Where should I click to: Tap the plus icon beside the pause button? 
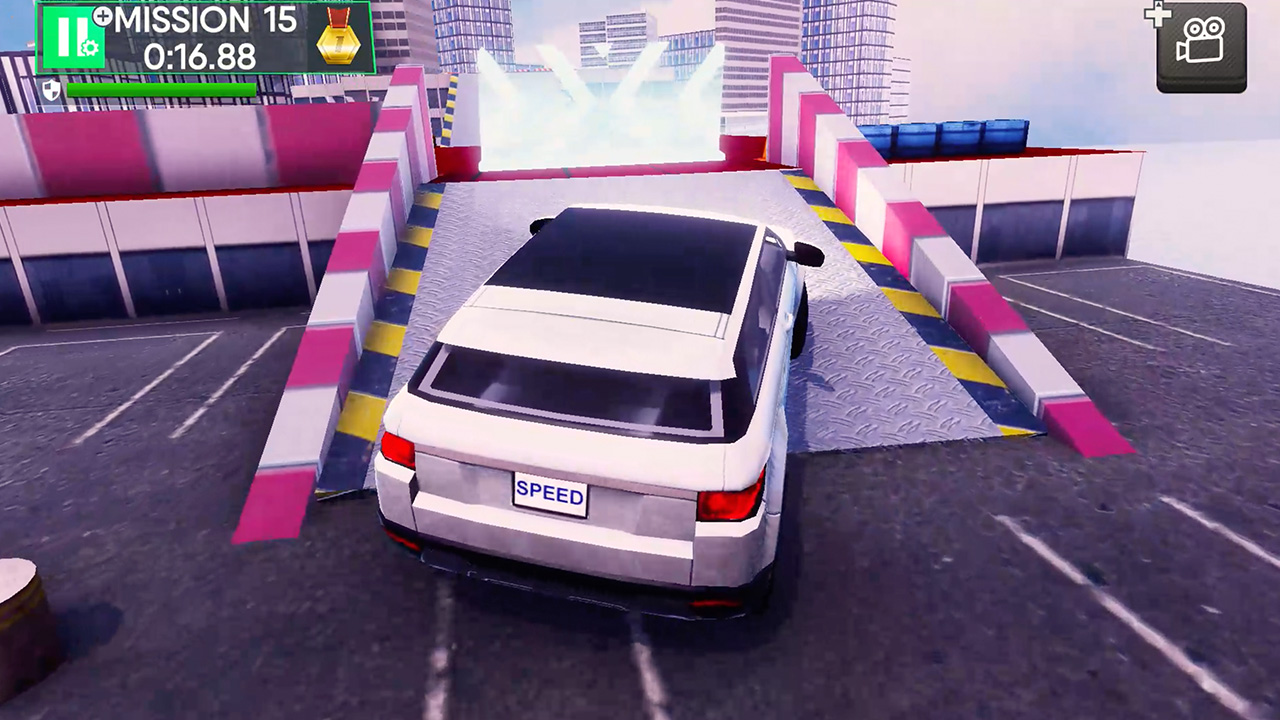pyautogui.click(x=102, y=17)
